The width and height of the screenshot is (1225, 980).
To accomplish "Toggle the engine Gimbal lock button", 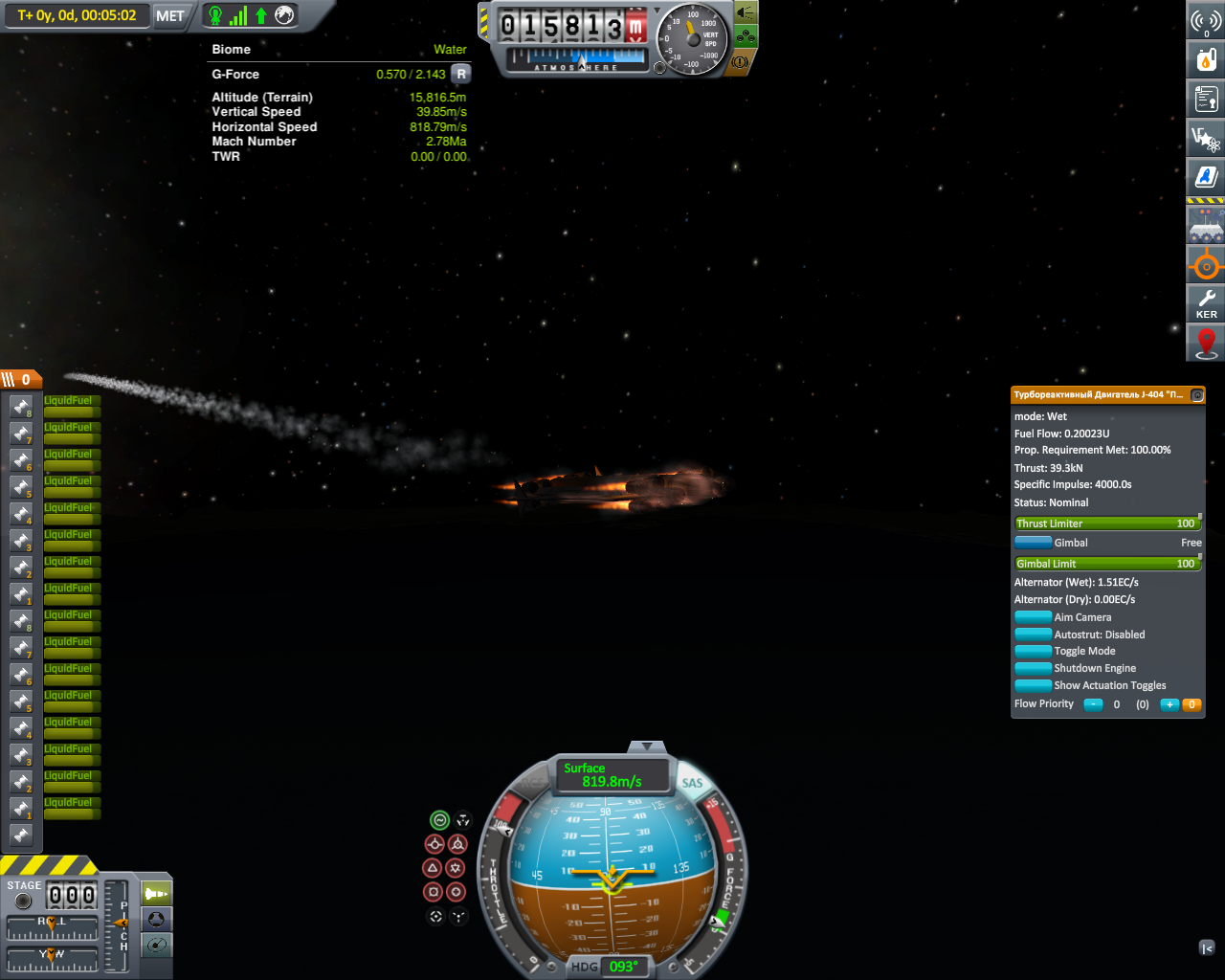I will tap(1033, 543).
